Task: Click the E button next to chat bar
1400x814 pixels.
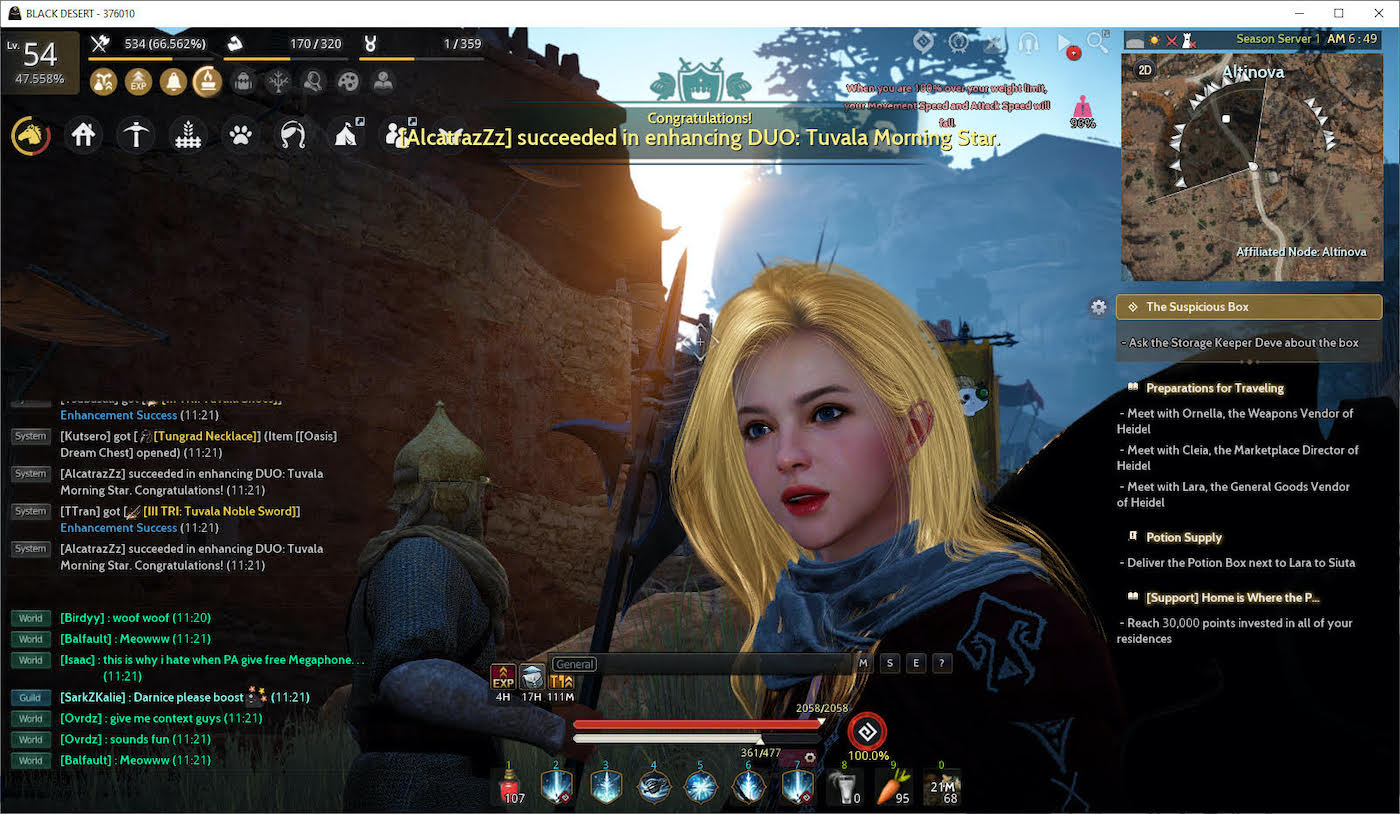Action: tap(915, 663)
